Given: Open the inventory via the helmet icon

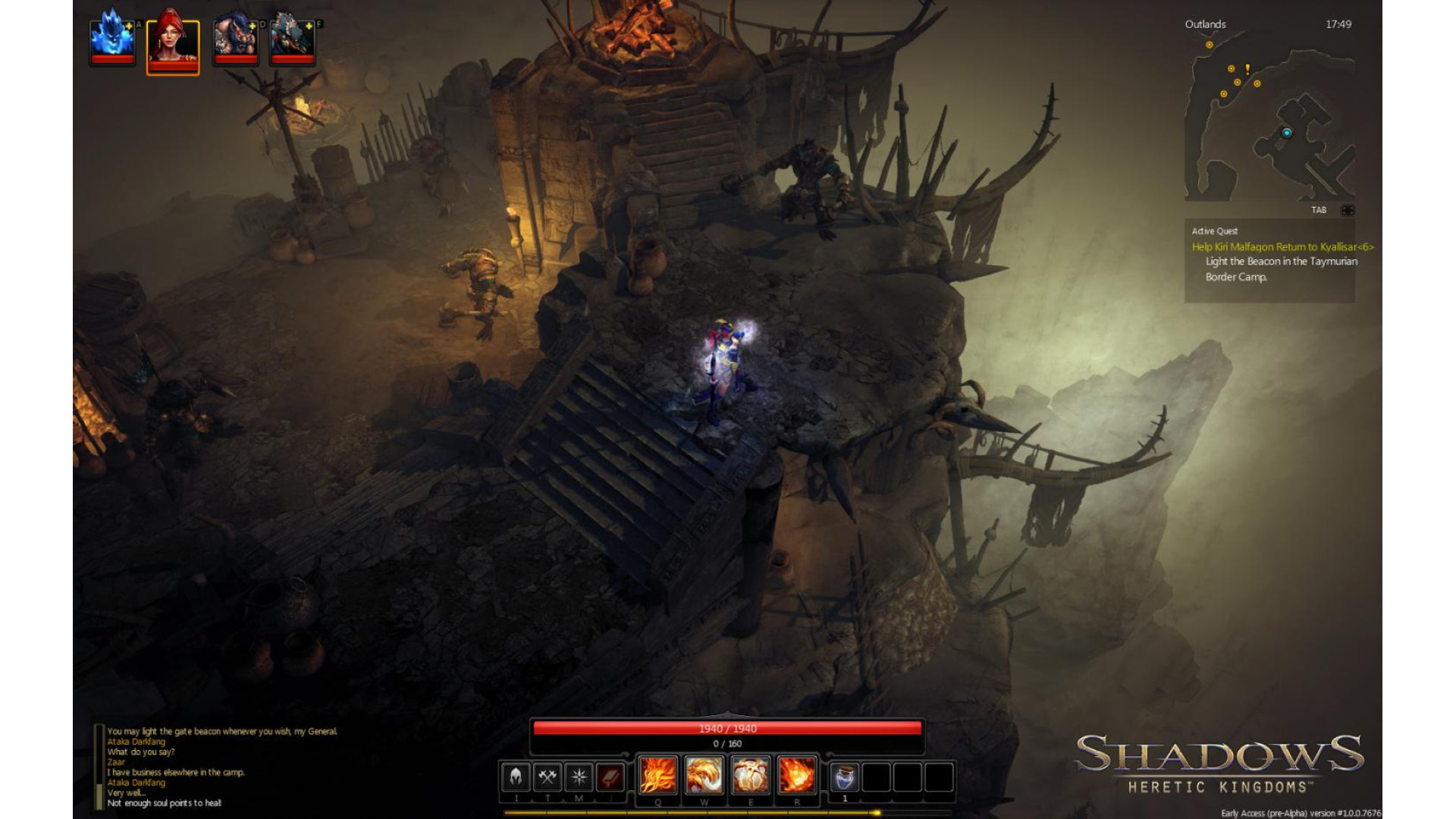Looking at the screenshot, I should pyautogui.click(x=516, y=777).
